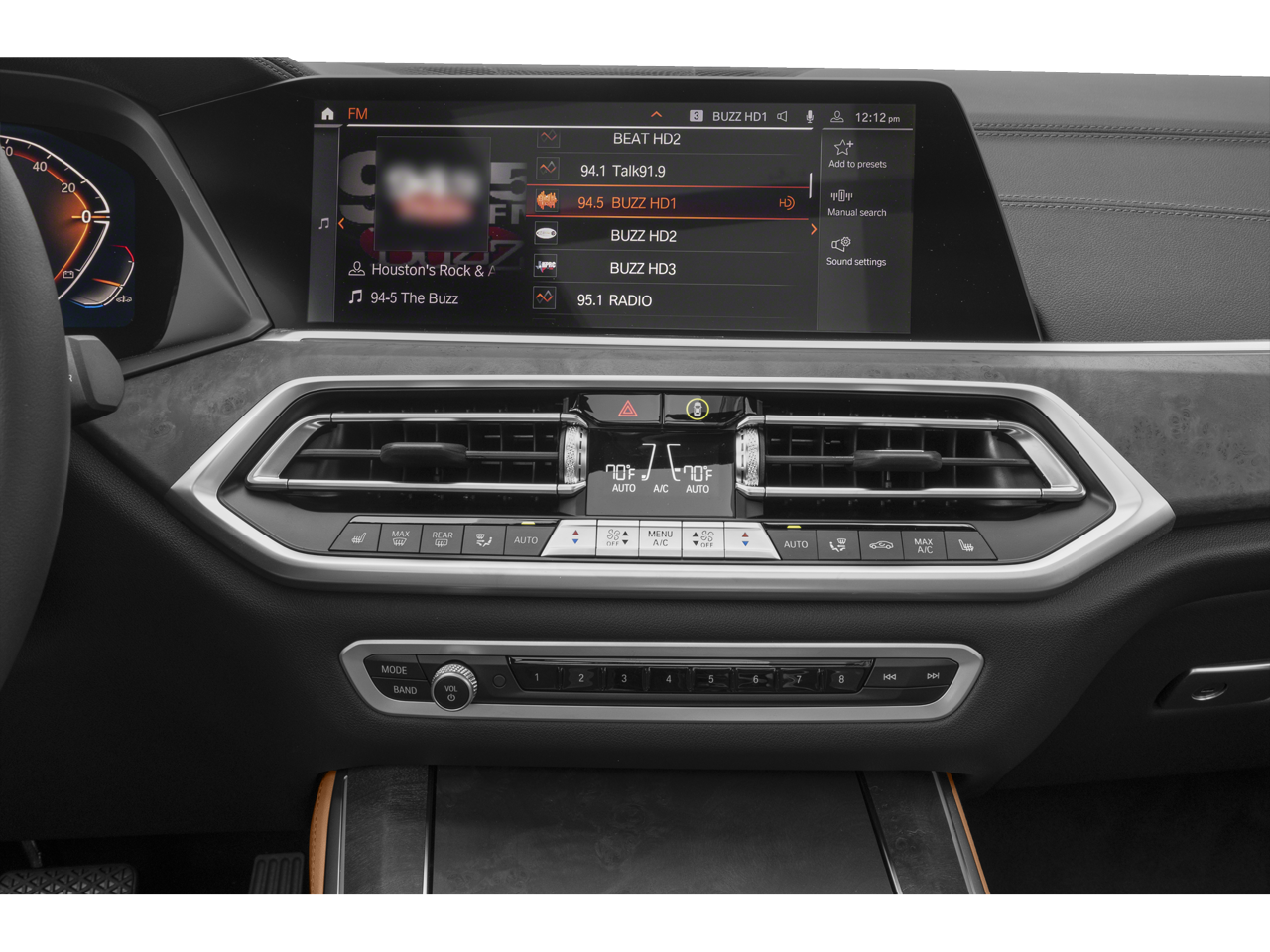Image resolution: width=1270 pixels, height=952 pixels.
Task: Click the orange left arrow near album art
Action: [x=341, y=224]
